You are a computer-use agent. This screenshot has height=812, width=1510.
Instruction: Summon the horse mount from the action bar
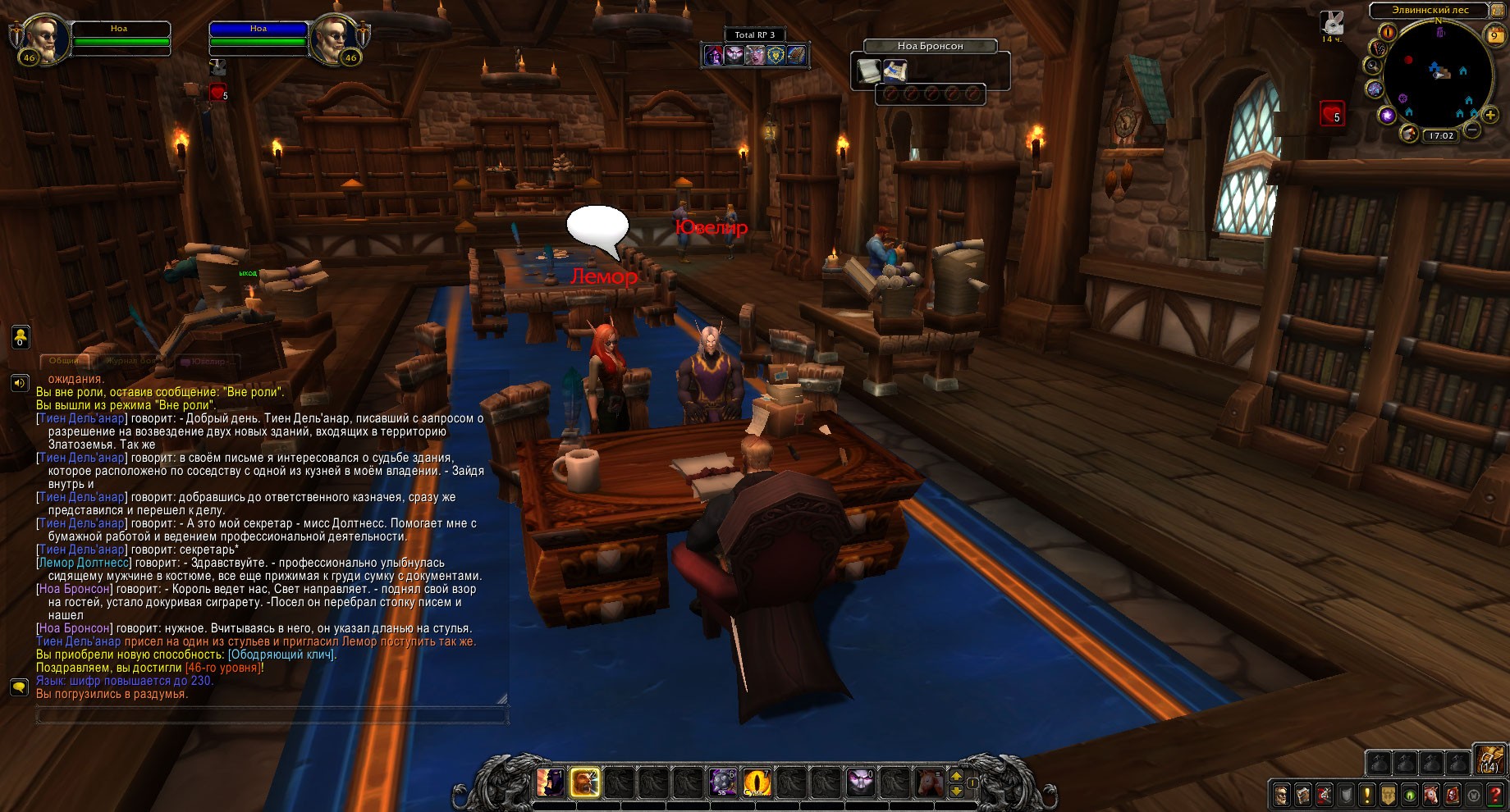929,782
